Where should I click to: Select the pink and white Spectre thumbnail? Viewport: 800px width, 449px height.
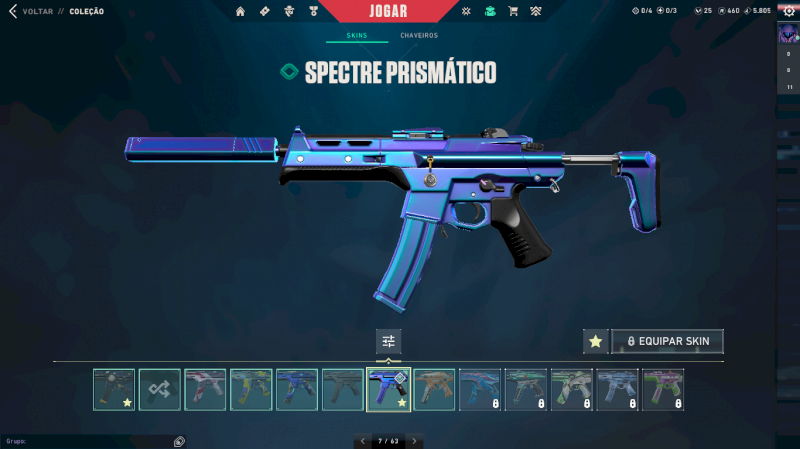tap(205, 390)
